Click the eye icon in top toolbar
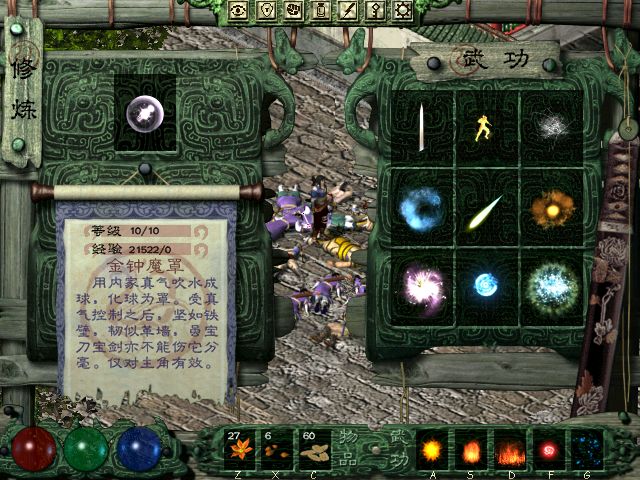The height and width of the screenshot is (480, 640). 239,11
